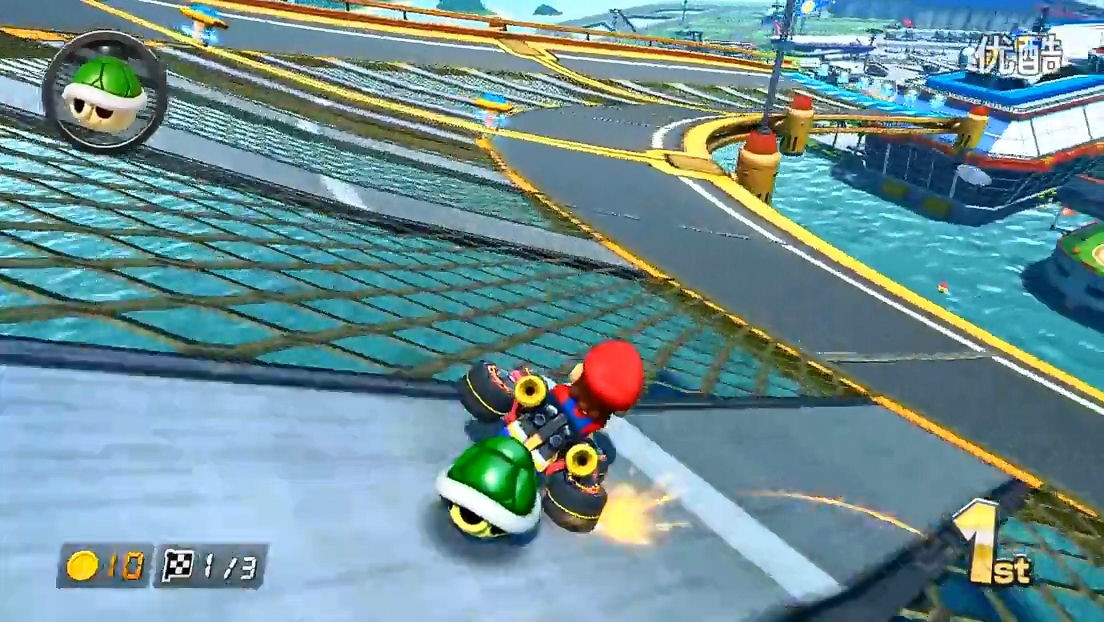Select the green shell item slot

pyautogui.click(x=104, y=91)
